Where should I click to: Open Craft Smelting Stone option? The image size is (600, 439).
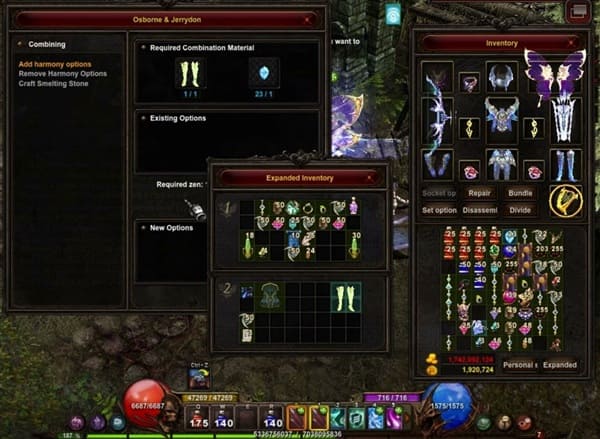click(x=53, y=83)
